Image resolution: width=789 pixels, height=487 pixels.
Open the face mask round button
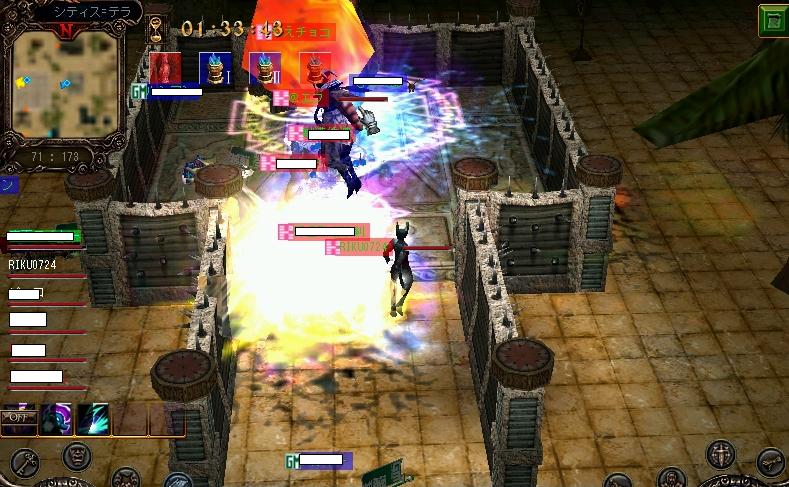pyautogui.click(x=76, y=457)
